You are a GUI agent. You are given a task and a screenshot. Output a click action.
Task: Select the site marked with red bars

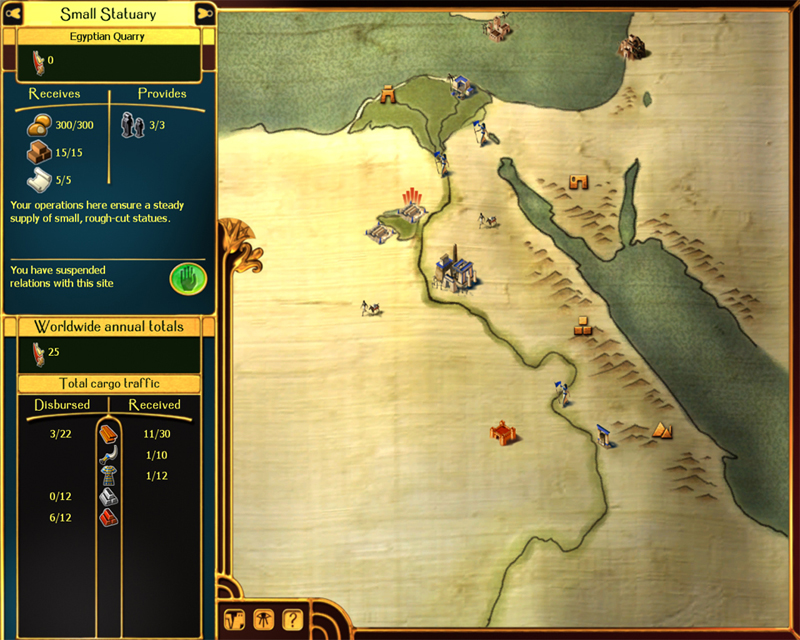click(x=410, y=203)
